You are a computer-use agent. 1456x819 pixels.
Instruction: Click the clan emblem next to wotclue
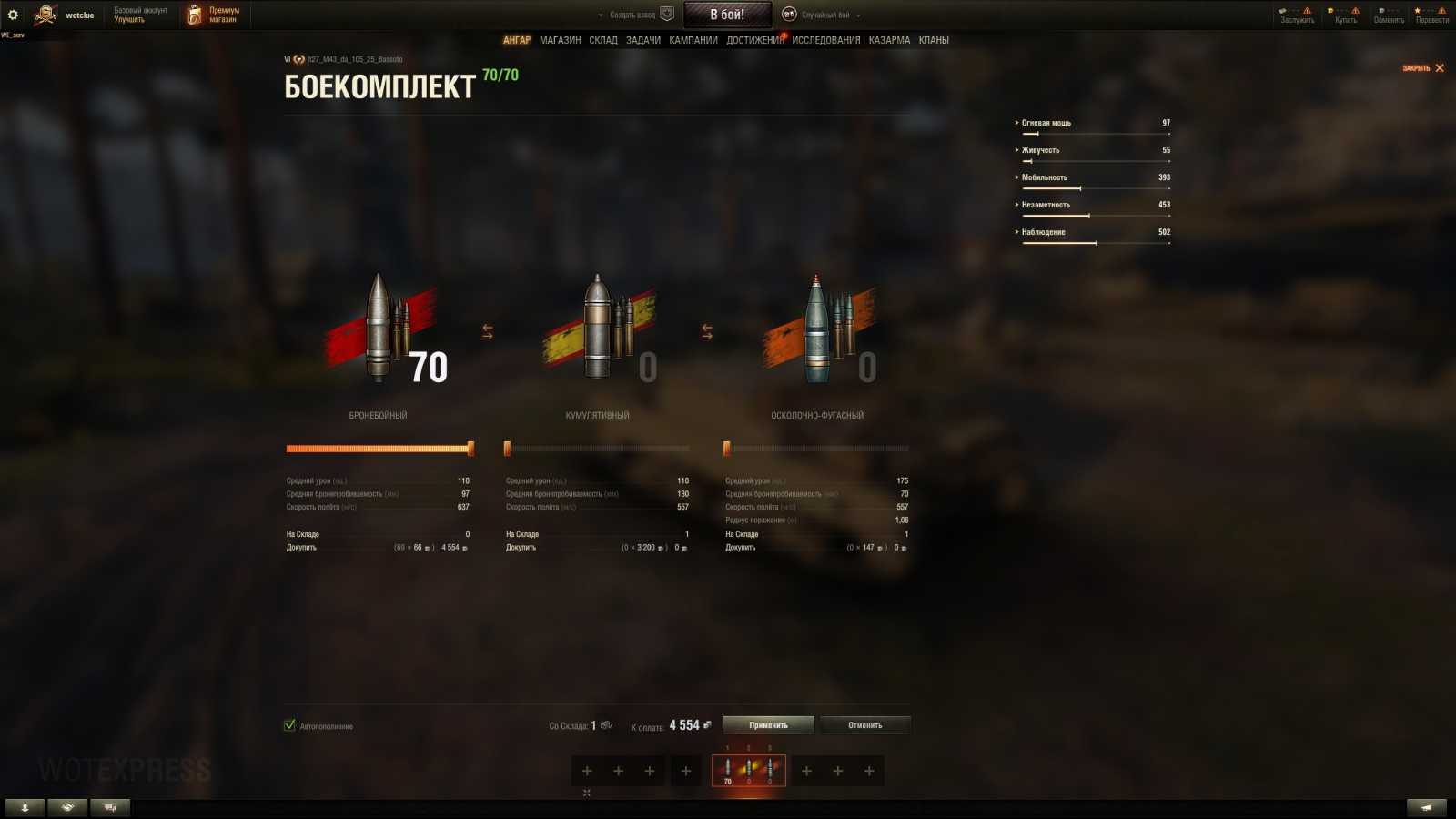click(x=45, y=15)
